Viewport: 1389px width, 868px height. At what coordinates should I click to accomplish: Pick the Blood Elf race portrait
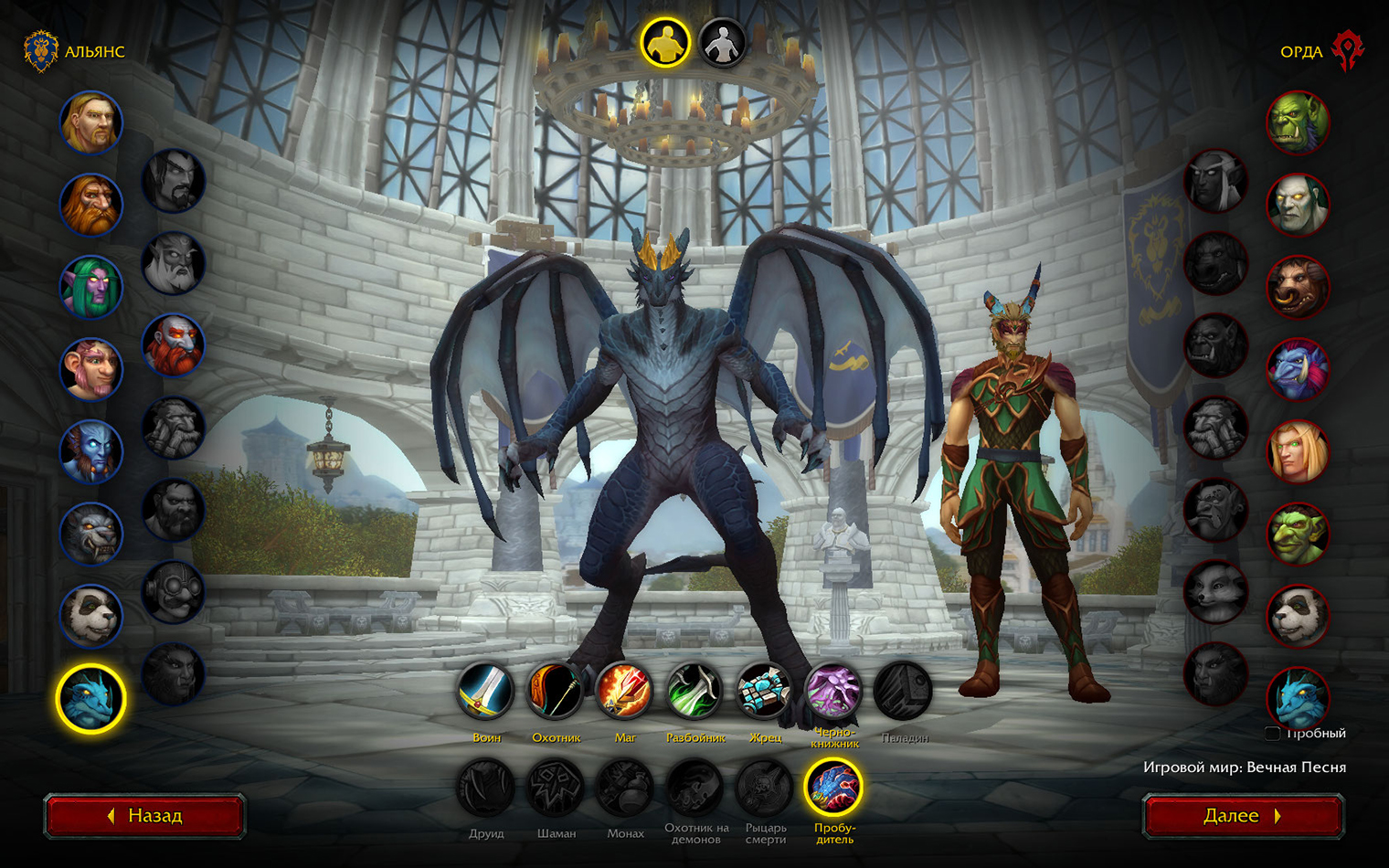click(x=1298, y=451)
